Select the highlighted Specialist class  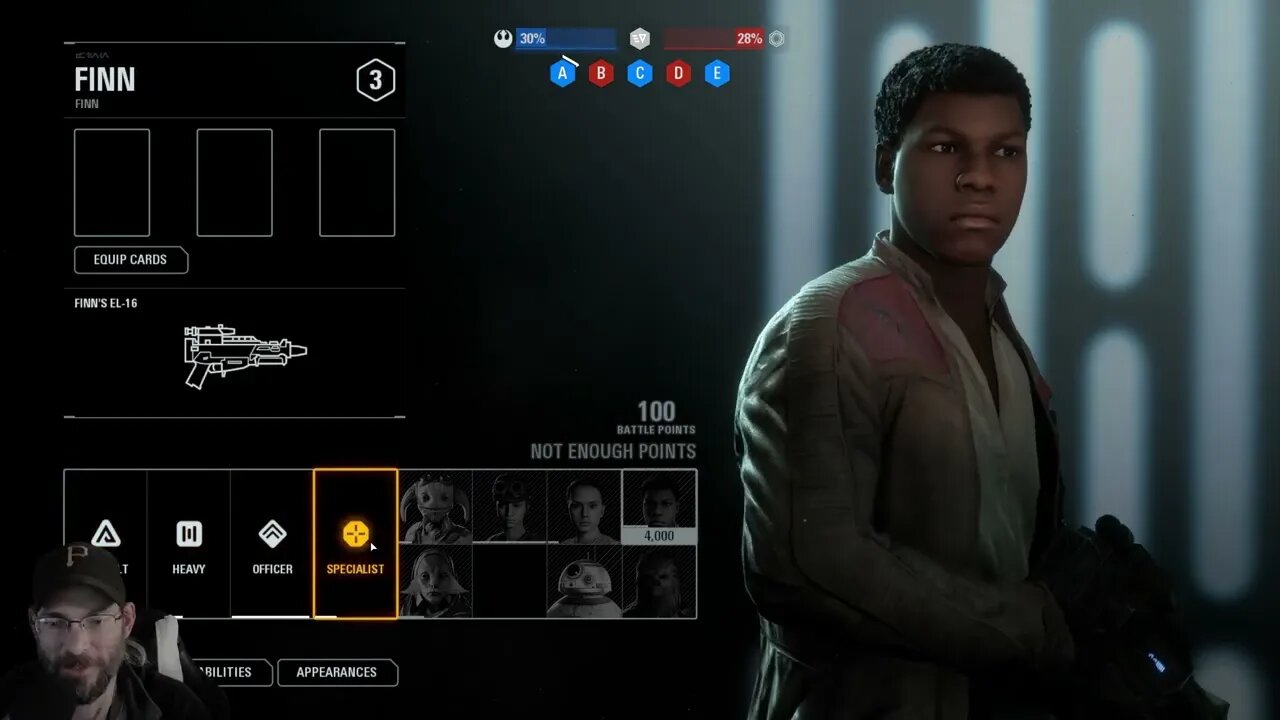click(x=355, y=544)
